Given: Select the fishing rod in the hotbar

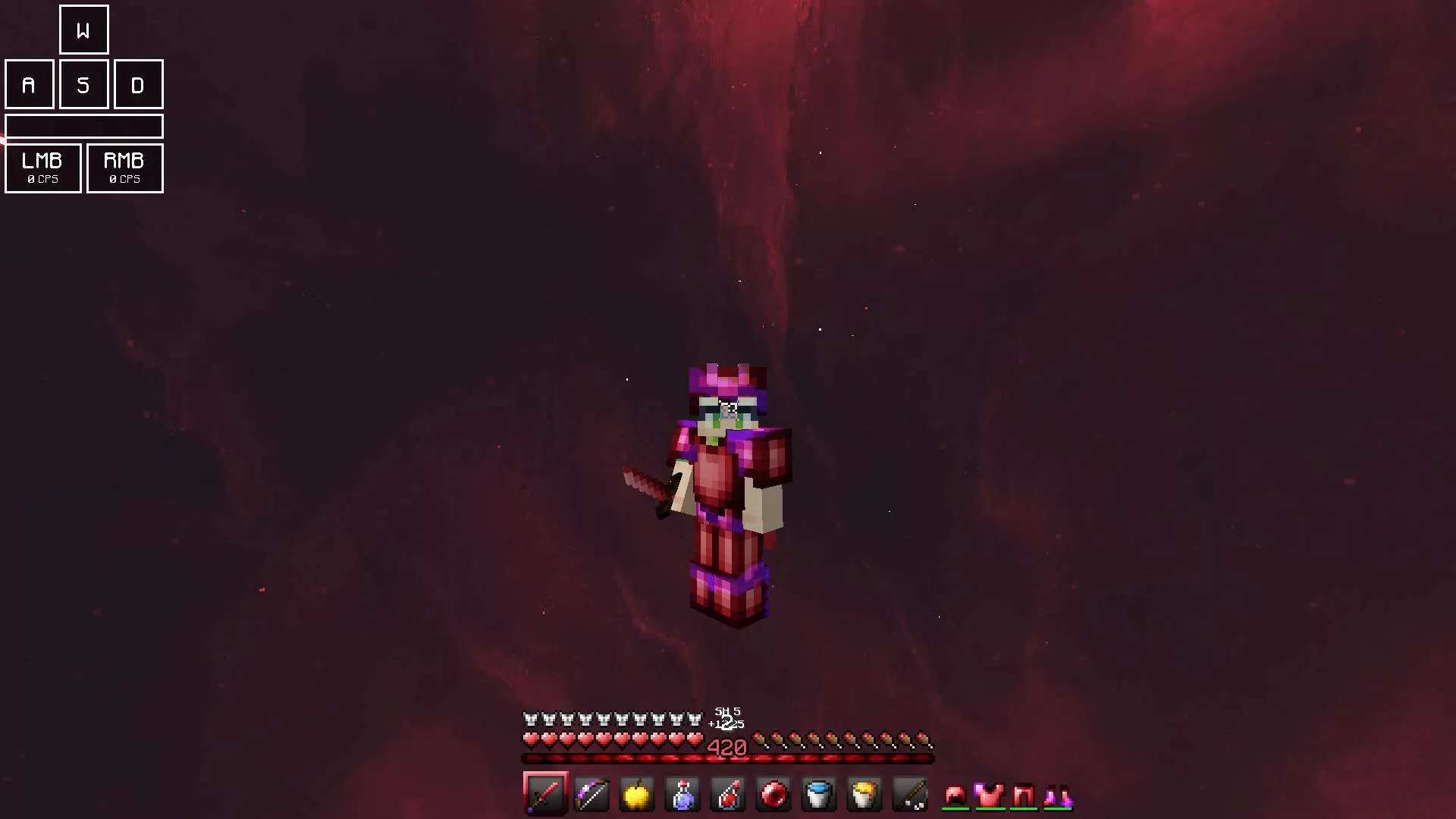Looking at the screenshot, I should (909, 795).
